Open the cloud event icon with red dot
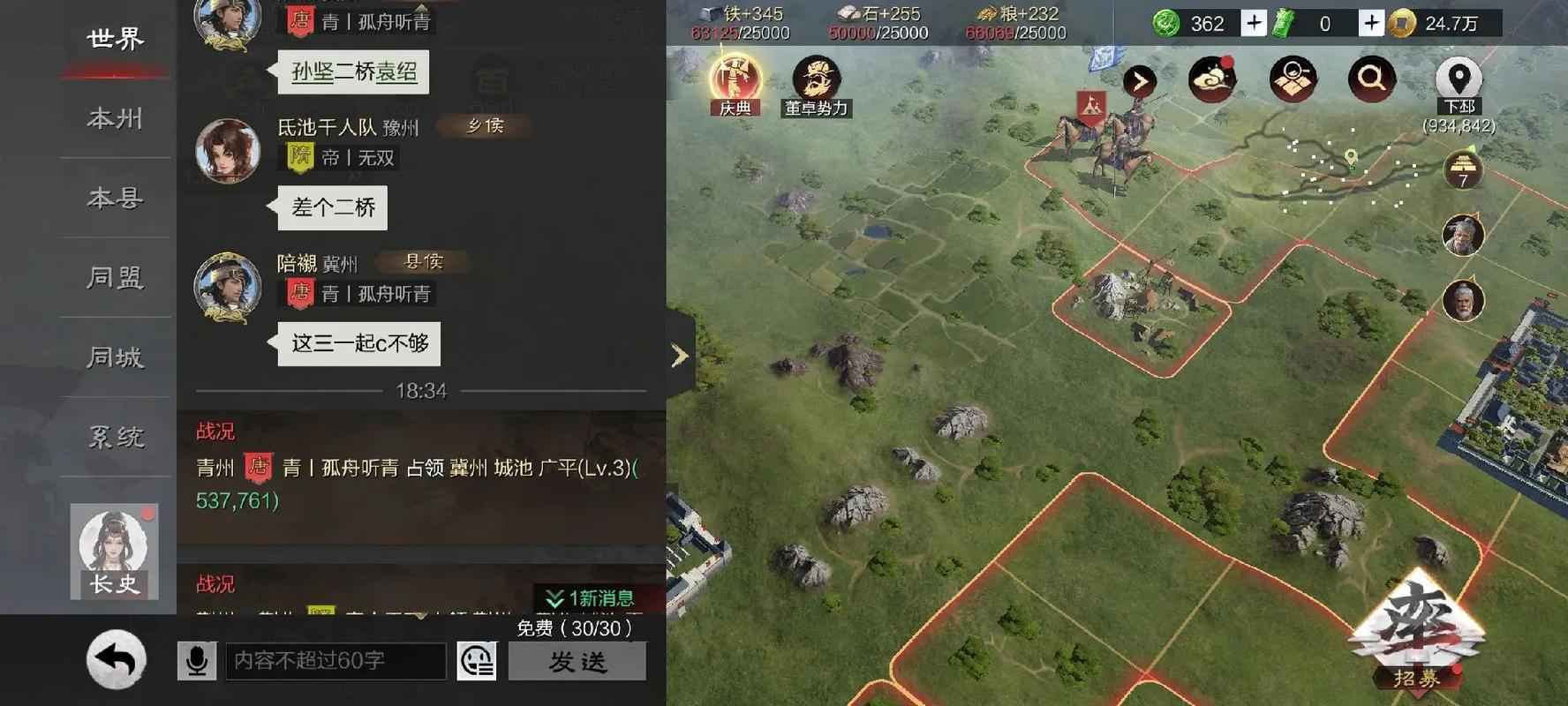Screen dimensions: 1568x706 coord(1213,79)
